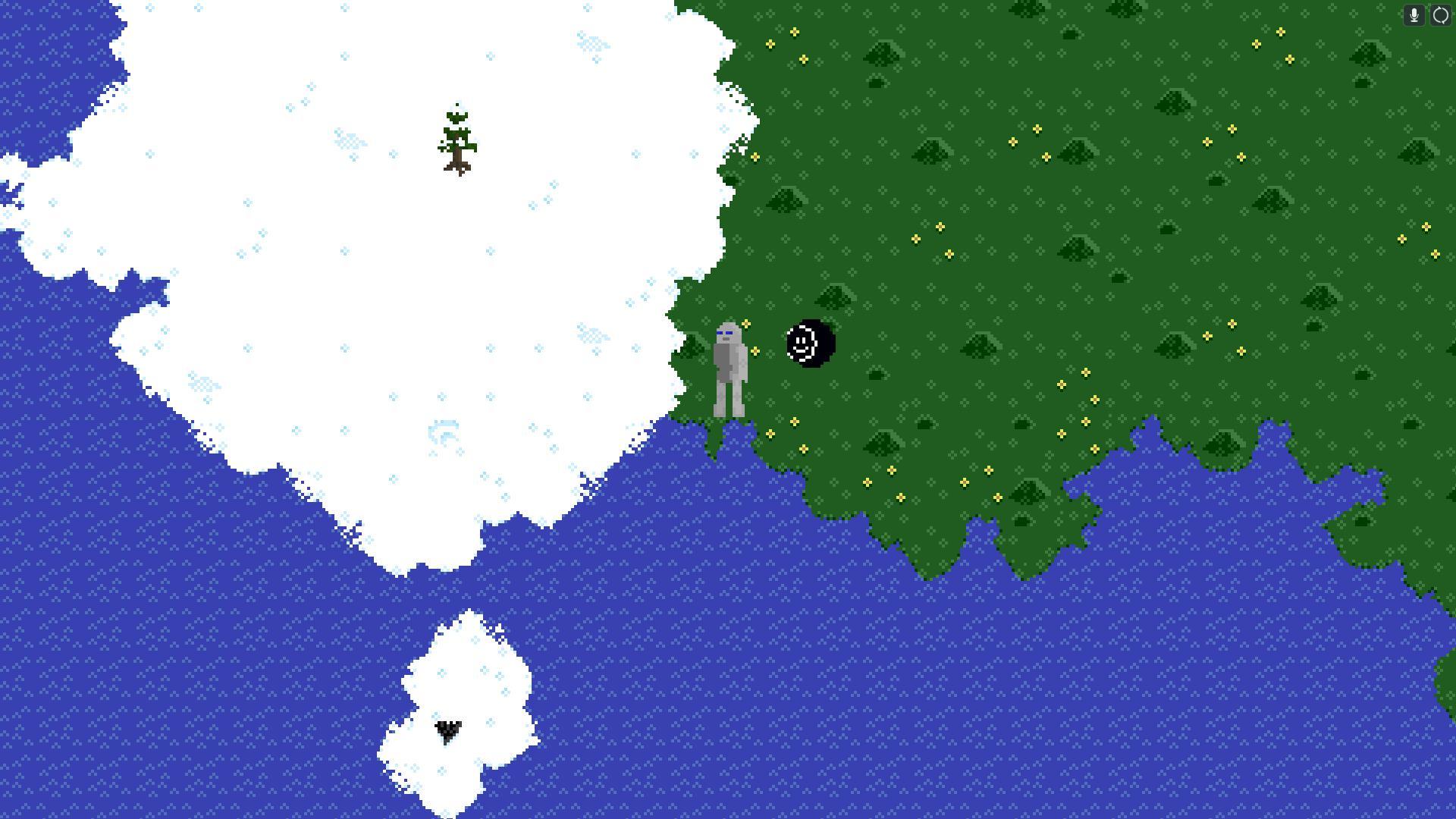This screenshot has width=1456, height=819.
Task: Click the dark bat sprite on small island
Action: (x=447, y=732)
